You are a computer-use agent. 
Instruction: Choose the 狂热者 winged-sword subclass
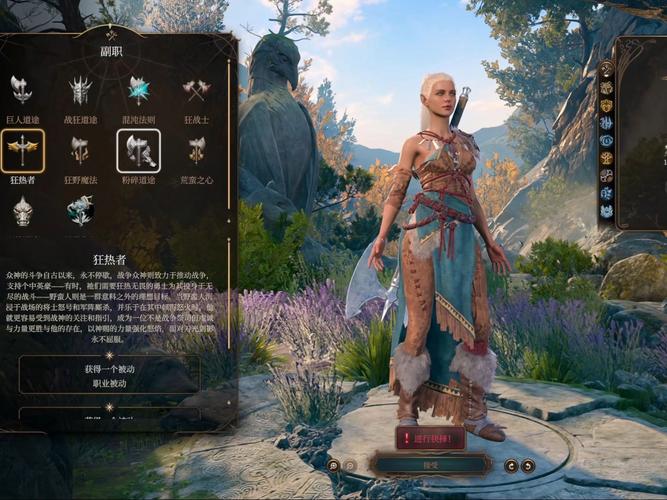(21, 150)
